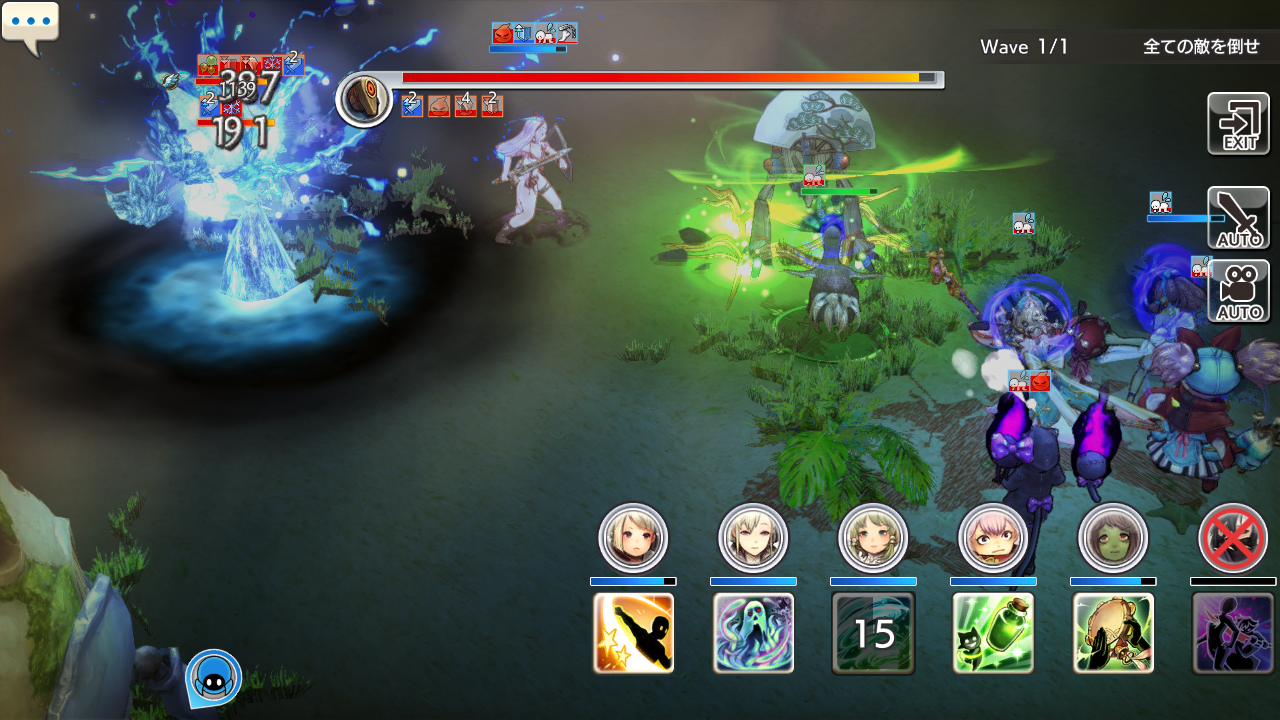Tap the blue mascot marker icon

click(x=213, y=678)
